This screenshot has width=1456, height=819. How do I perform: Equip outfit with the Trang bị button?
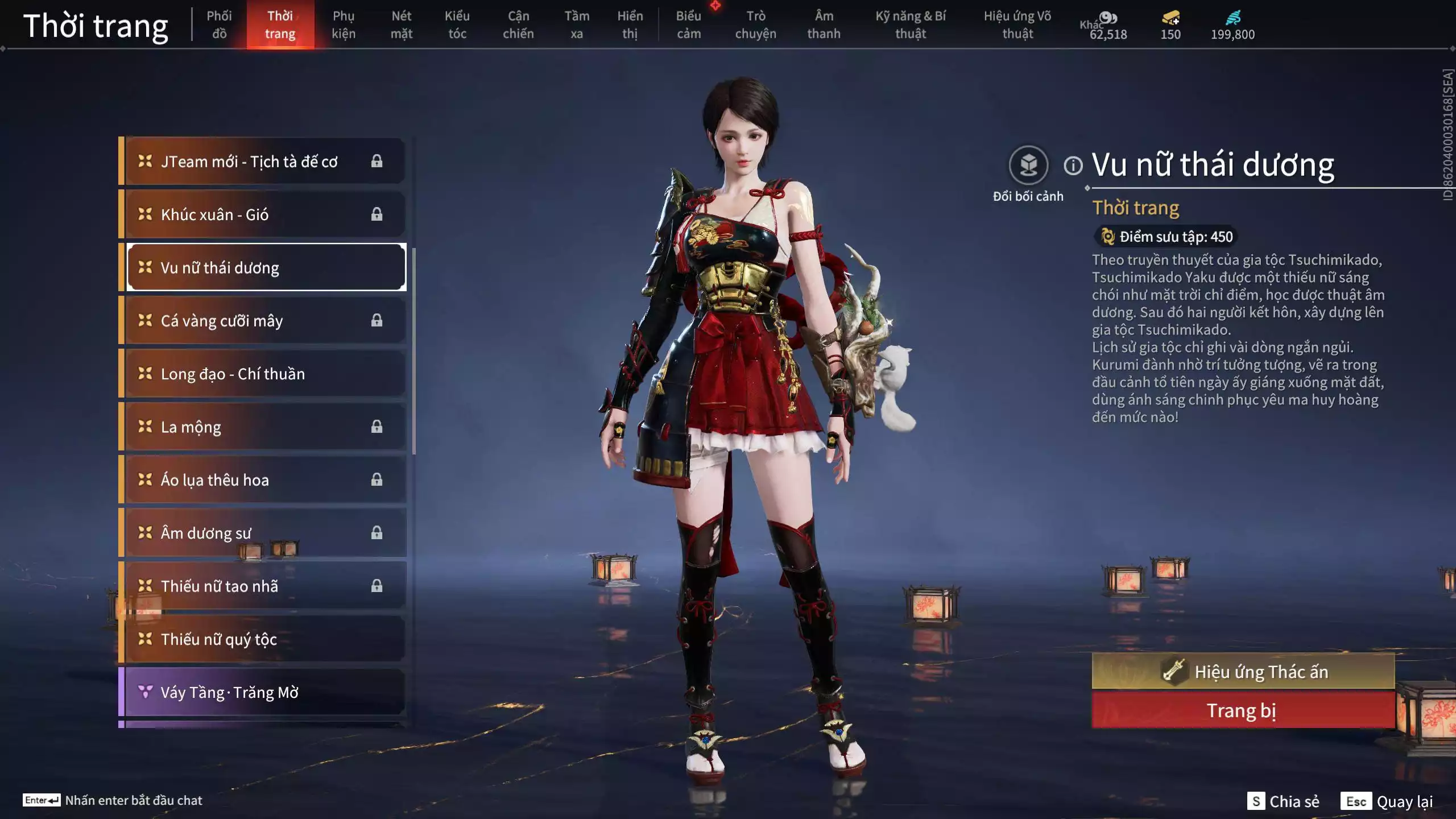pyautogui.click(x=1243, y=711)
